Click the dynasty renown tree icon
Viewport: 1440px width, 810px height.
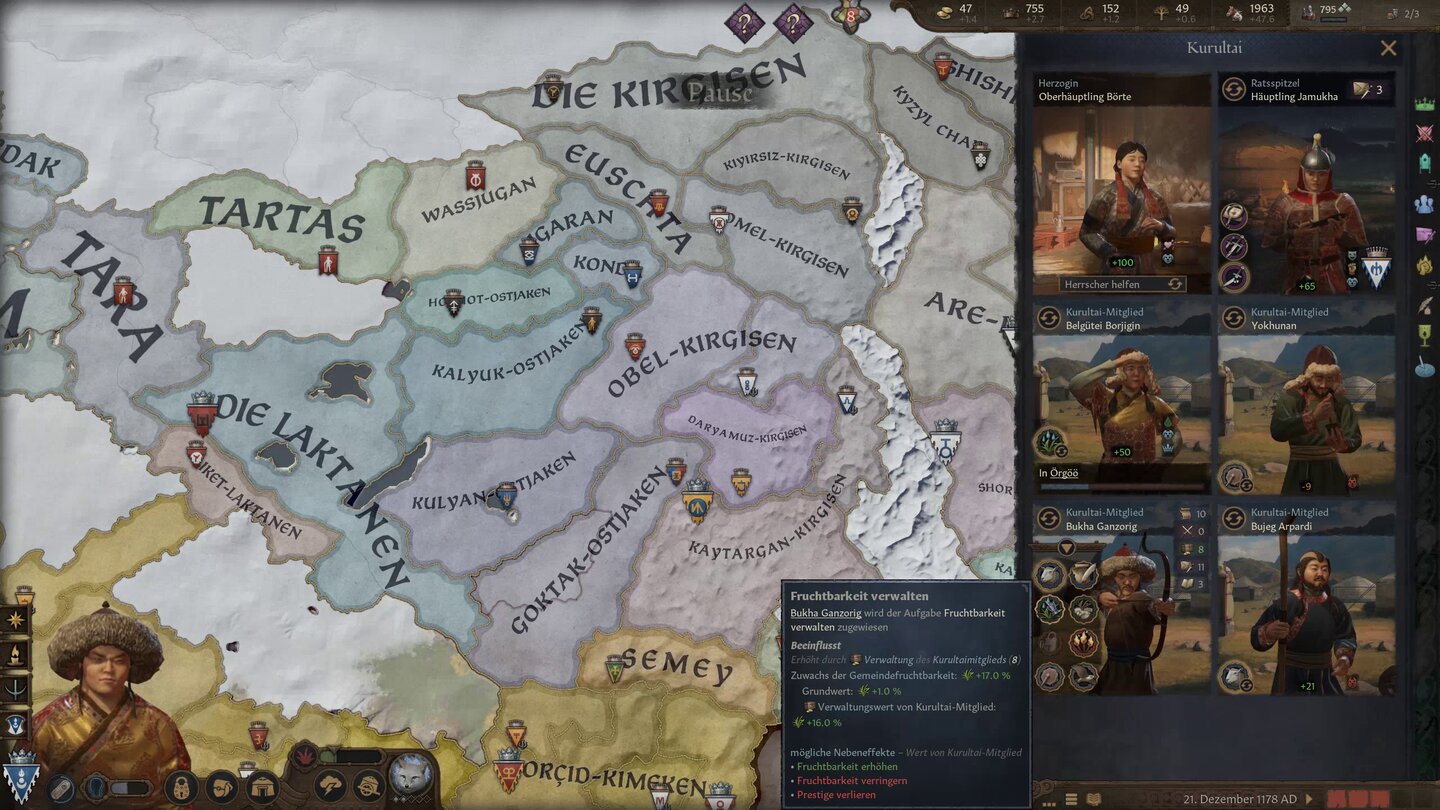click(1160, 15)
